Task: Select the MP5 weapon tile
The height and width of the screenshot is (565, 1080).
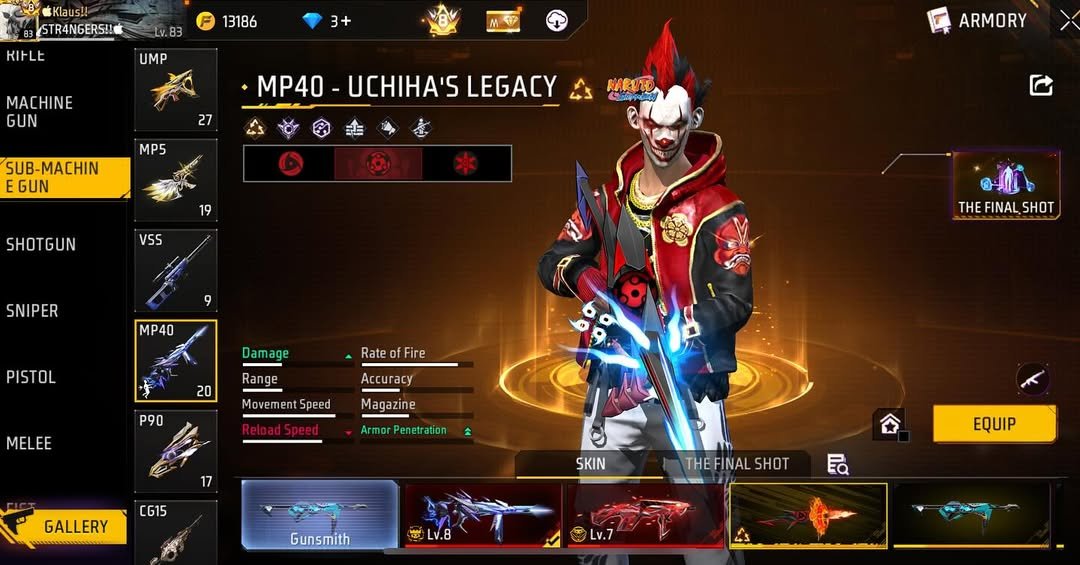Action: point(176,180)
